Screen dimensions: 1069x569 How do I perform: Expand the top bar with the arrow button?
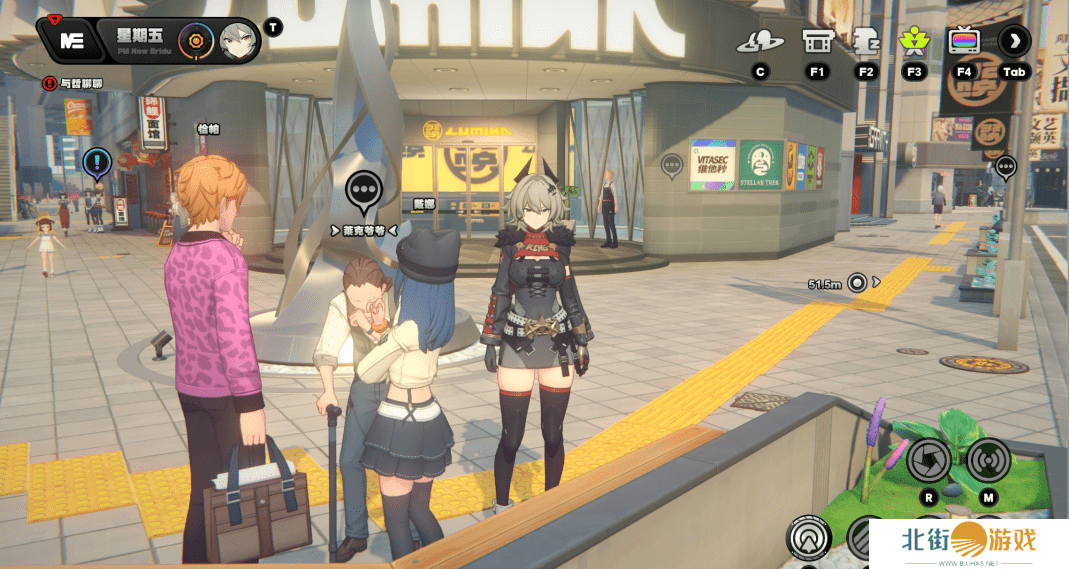click(1014, 42)
